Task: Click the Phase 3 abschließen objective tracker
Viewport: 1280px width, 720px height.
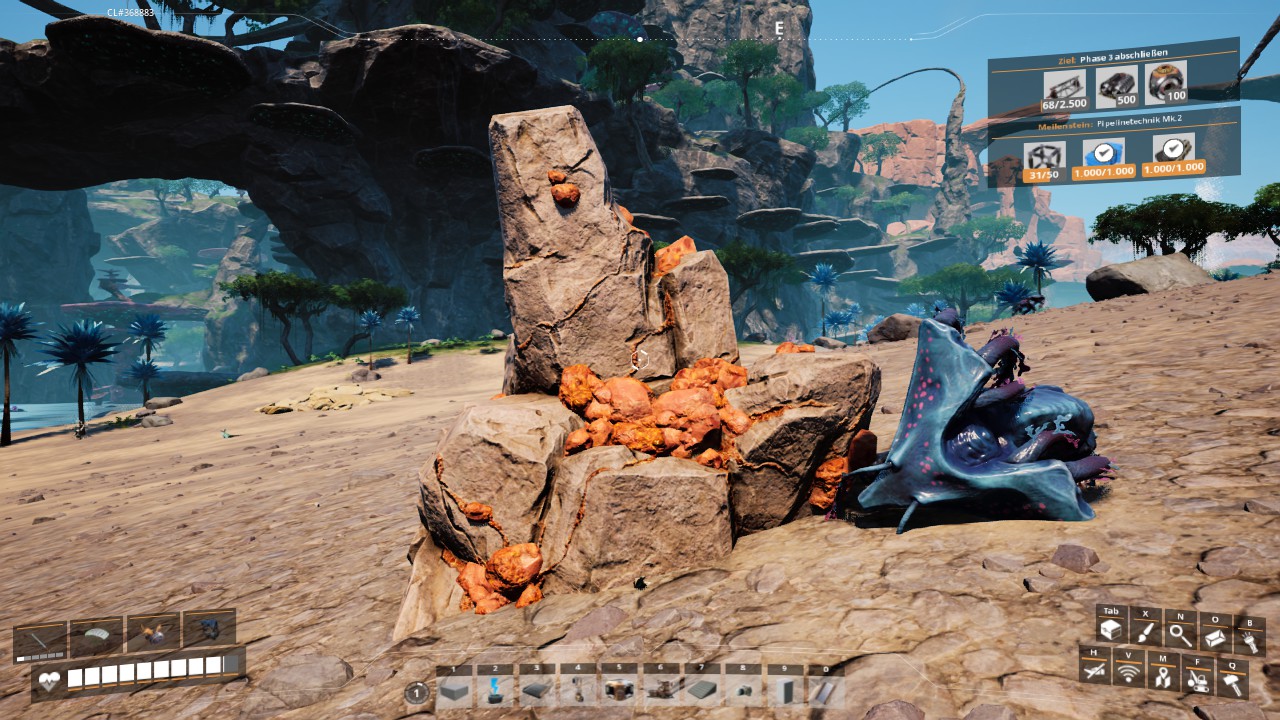Action: click(x=1113, y=52)
